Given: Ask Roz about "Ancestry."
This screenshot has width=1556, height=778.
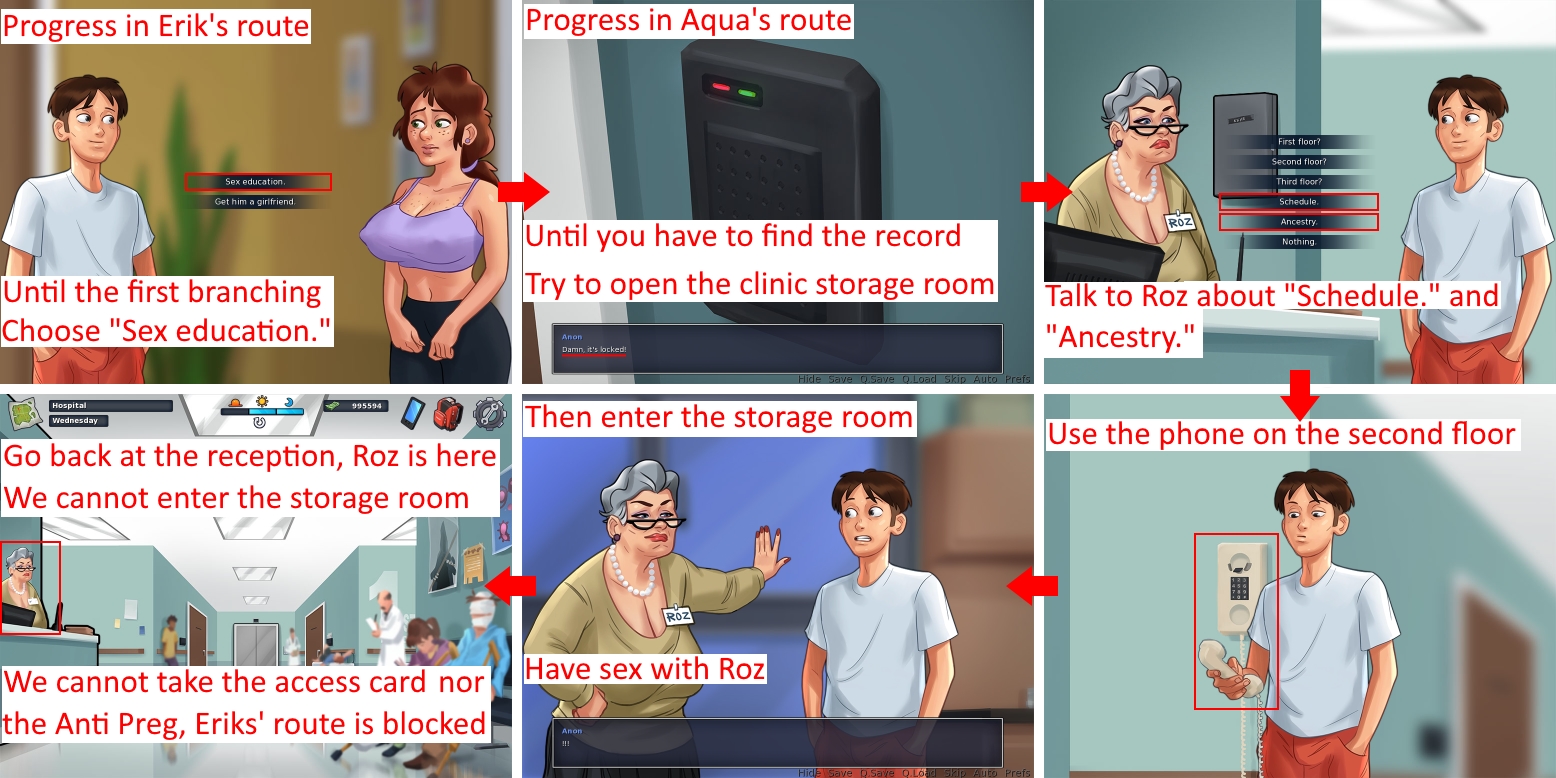Looking at the screenshot, I should (1299, 222).
